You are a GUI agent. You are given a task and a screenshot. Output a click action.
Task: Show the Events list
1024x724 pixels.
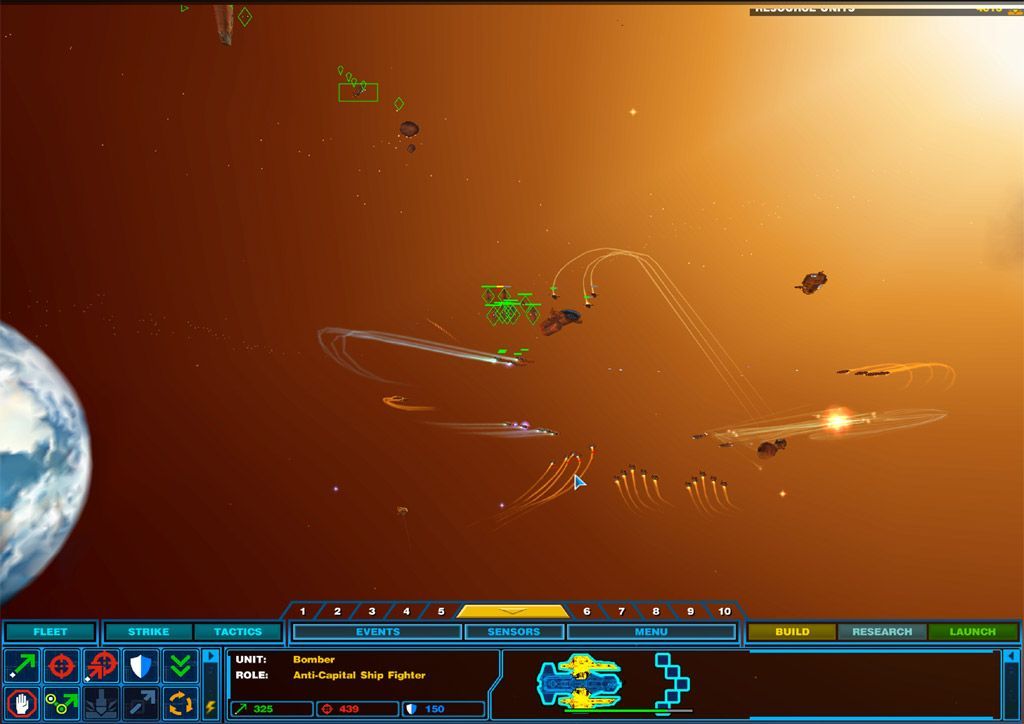point(378,632)
